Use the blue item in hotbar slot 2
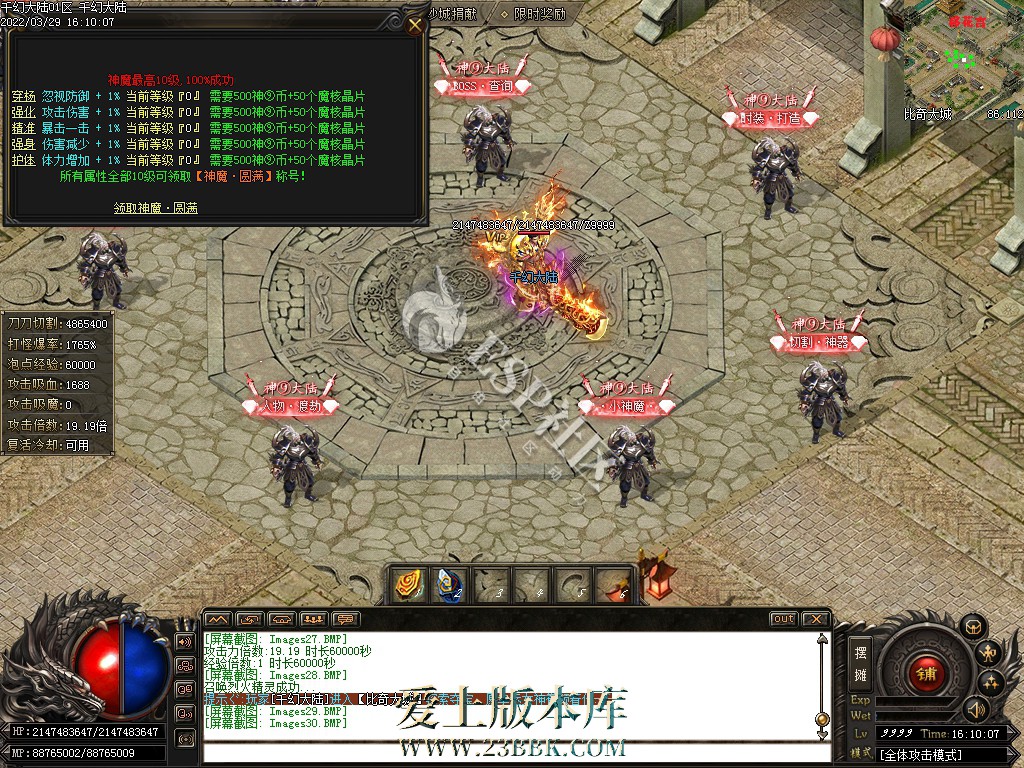Screen dimensions: 1024x768 click(448, 585)
